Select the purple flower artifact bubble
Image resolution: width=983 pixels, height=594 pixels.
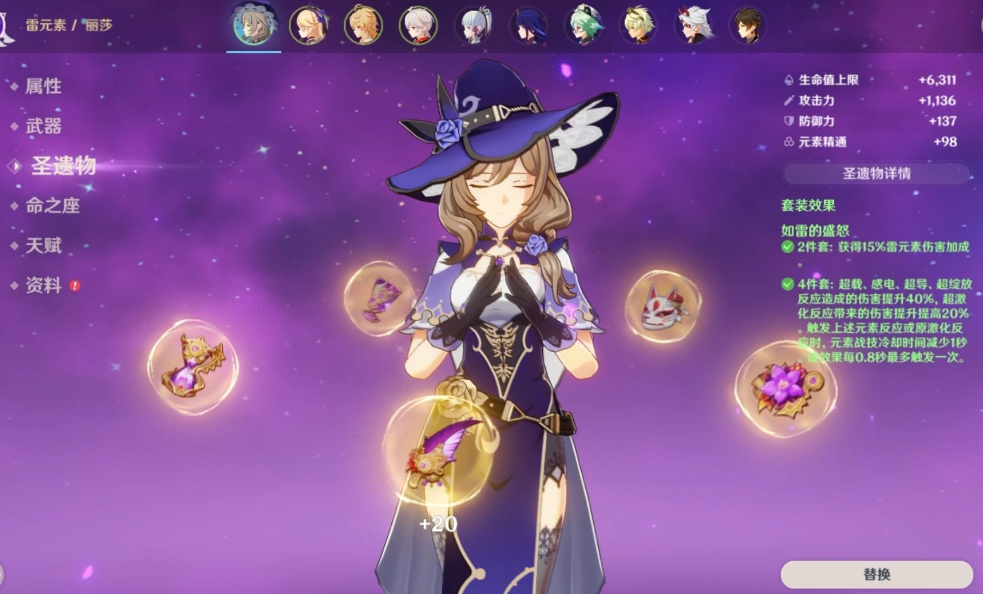coord(785,387)
